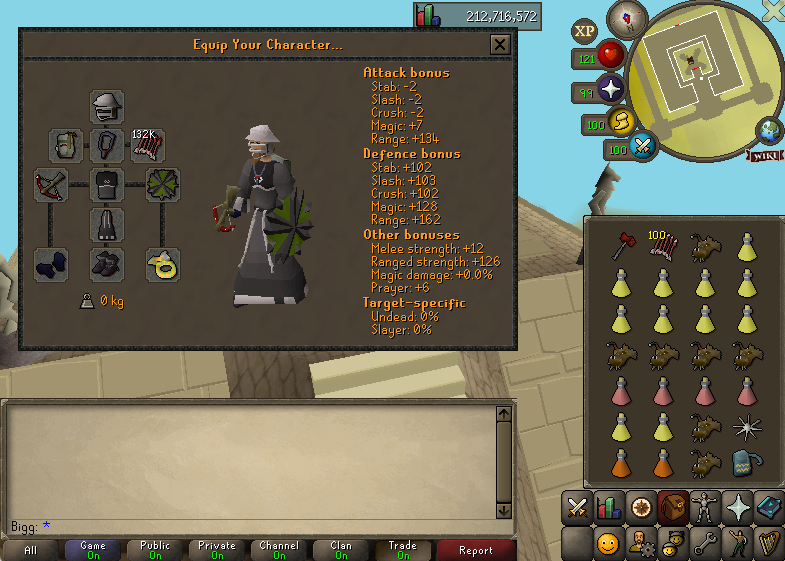Image resolution: width=785 pixels, height=561 pixels.
Task: Activate the quick-prayers orb
Action: (611, 91)
